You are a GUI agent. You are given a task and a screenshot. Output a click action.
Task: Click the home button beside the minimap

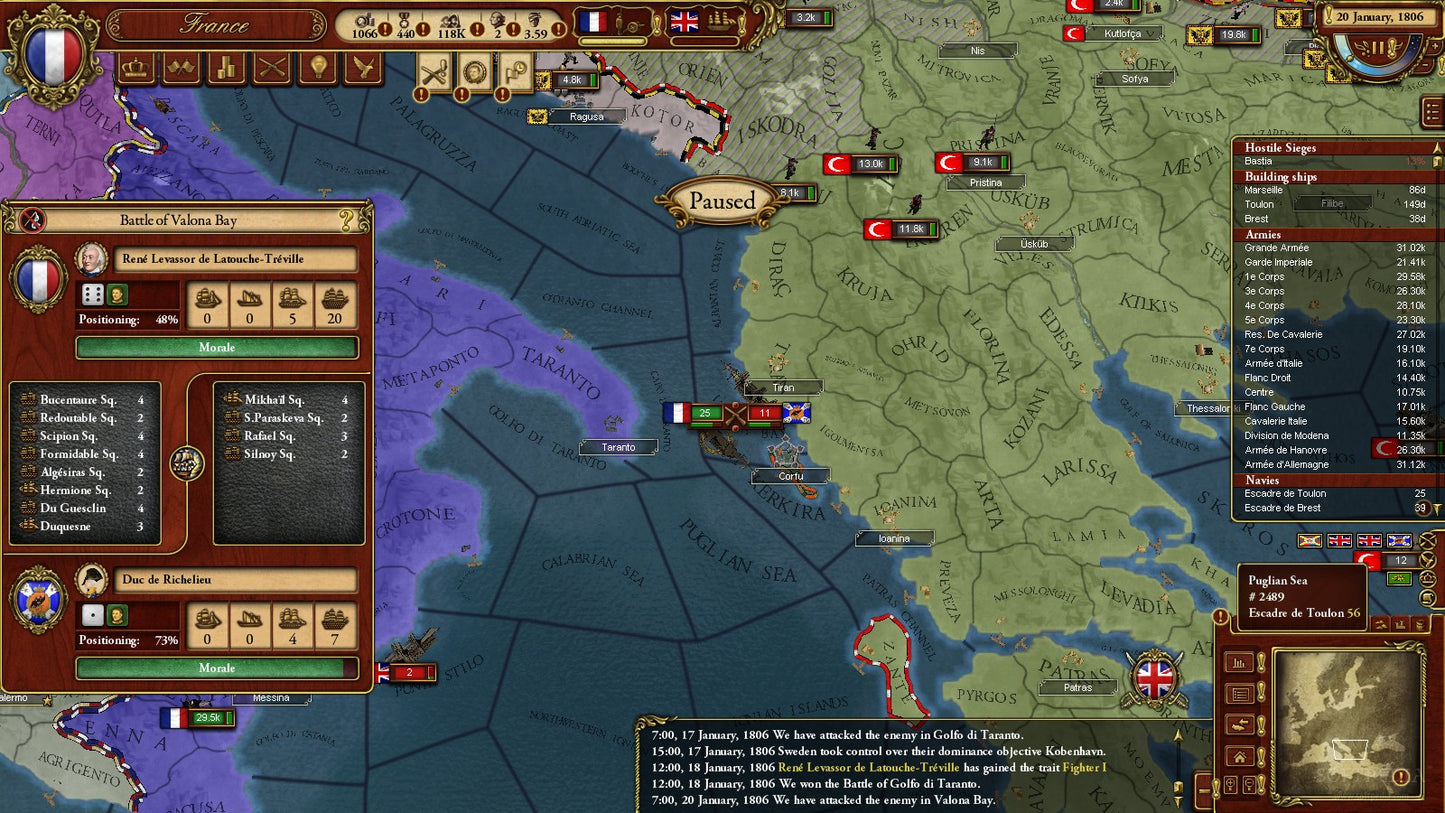(1239, 756)
